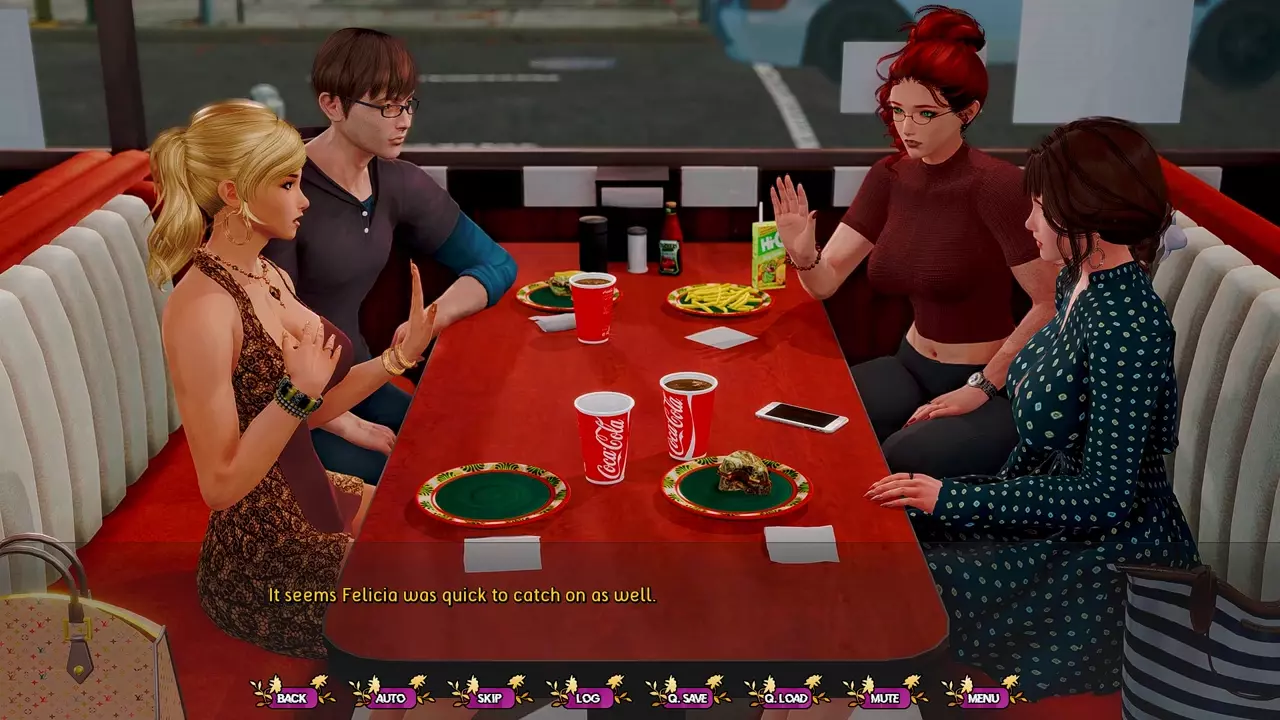Enable AUTO dialogue advance
This screenshot has width=1280, height=720.
(390, 698)
